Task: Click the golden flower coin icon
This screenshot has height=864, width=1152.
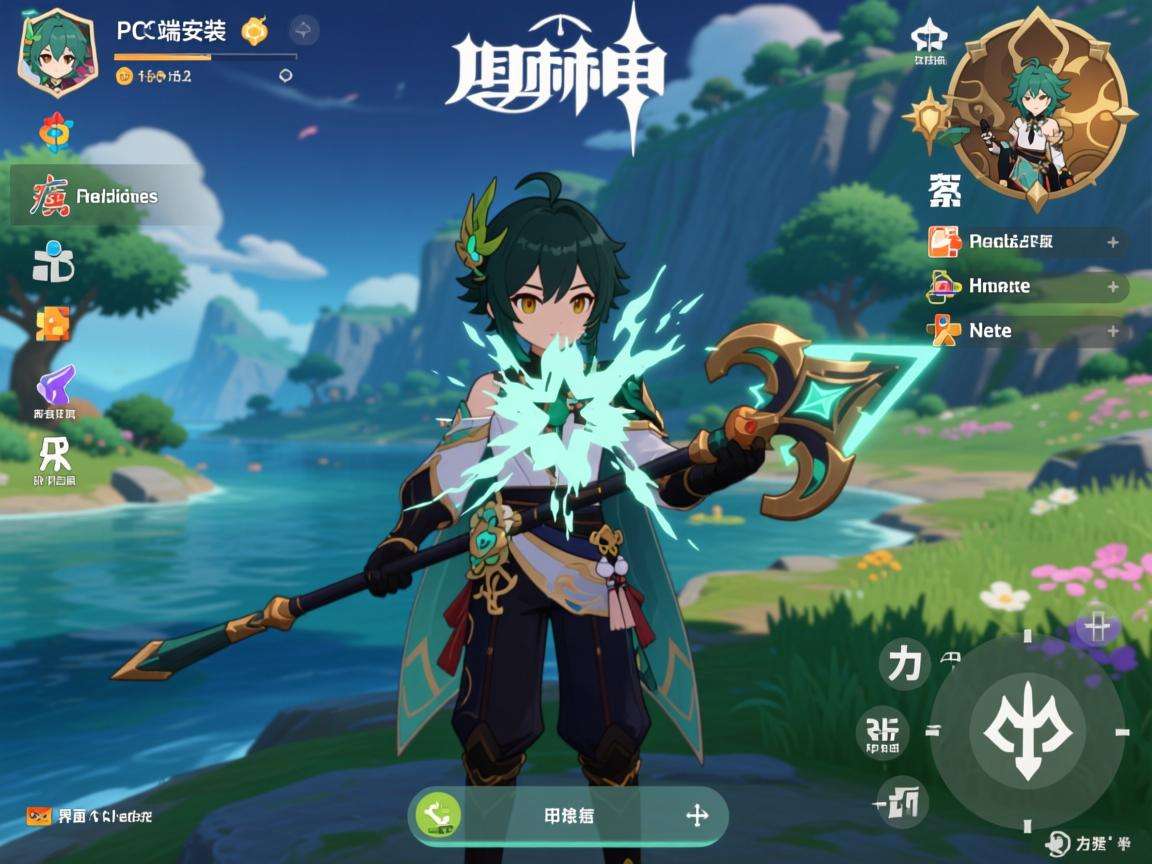Action: 256,31
